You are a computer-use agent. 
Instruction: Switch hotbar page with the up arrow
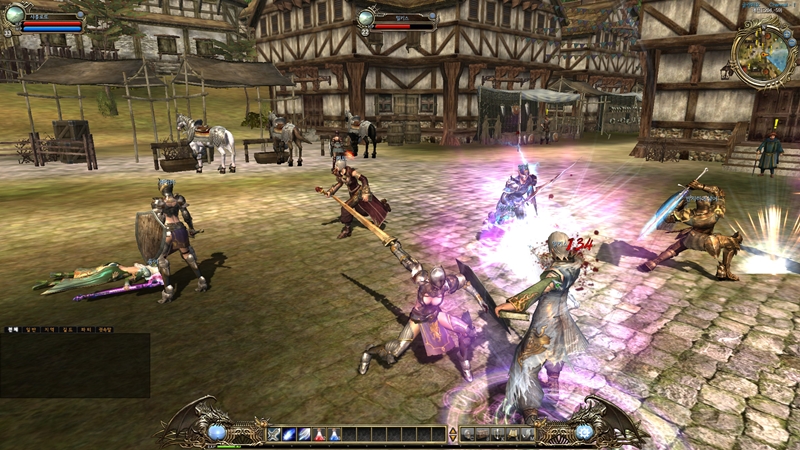pos(453,430)
